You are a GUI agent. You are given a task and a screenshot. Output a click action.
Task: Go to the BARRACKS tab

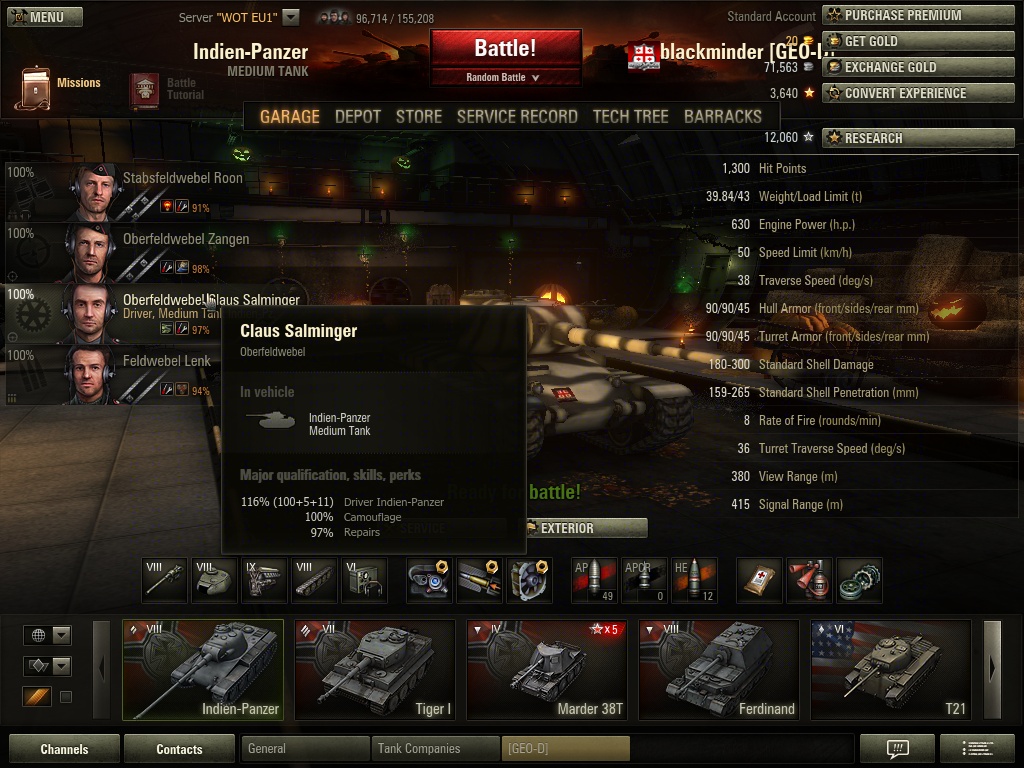click(722, 116)
